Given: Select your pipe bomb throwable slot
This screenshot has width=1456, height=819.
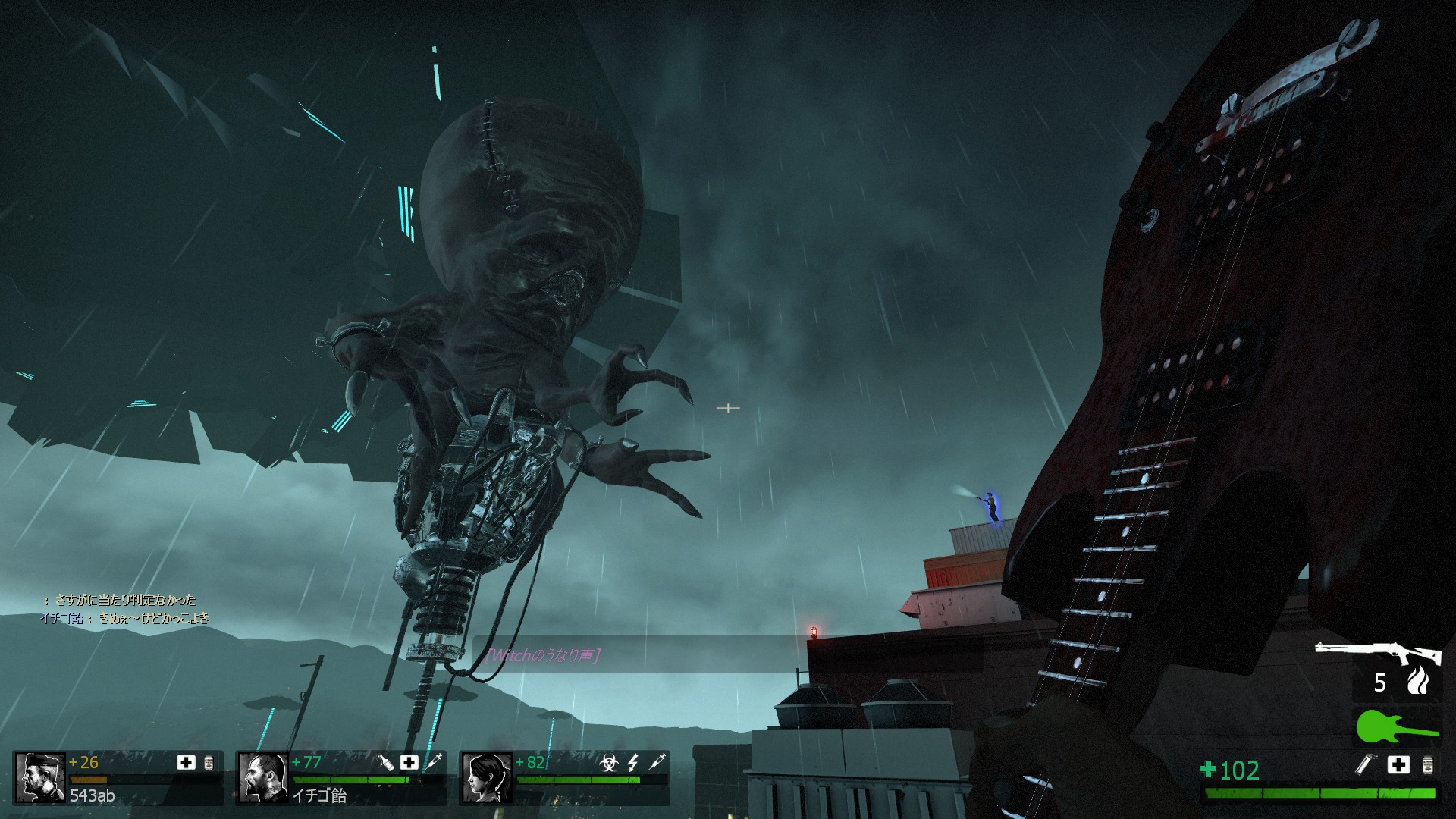Looking at the screenshot, I should pos(1365,764).
